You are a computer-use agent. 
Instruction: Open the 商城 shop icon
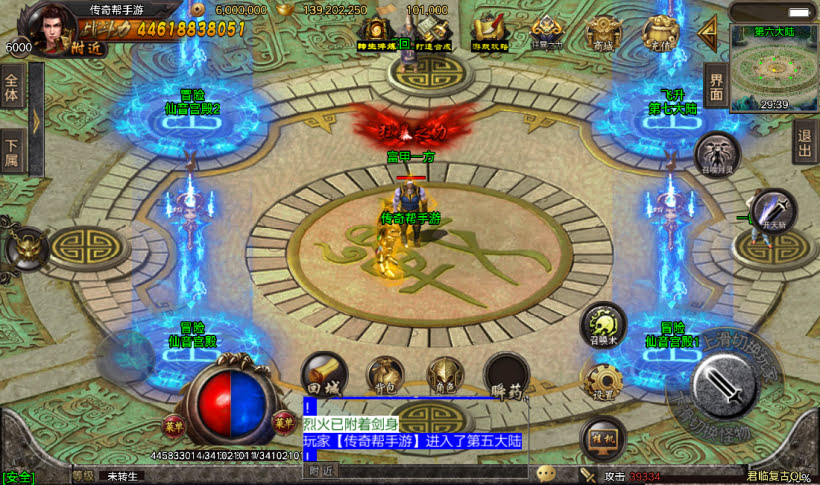click(600, 34)
